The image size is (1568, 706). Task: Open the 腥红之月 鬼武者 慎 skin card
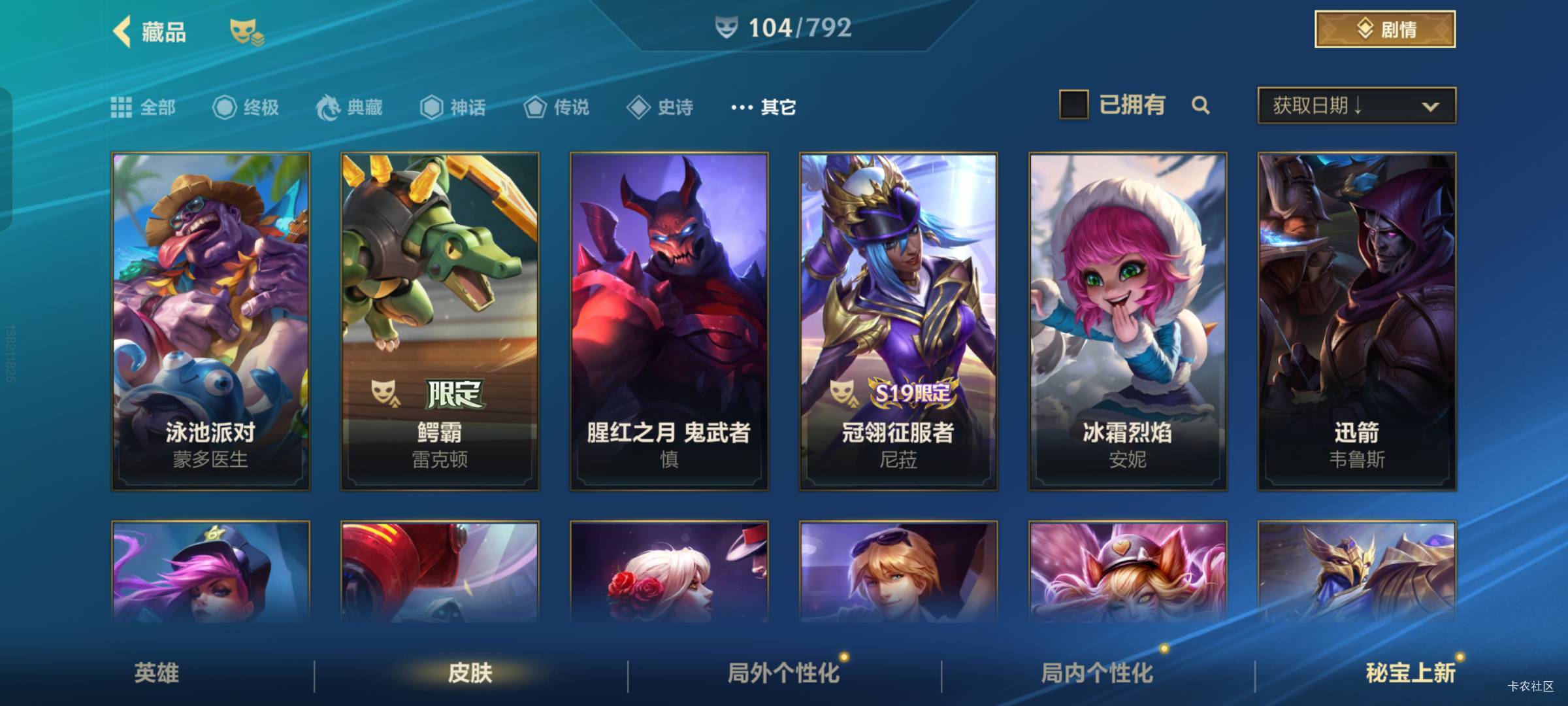(x=669, y=321)
